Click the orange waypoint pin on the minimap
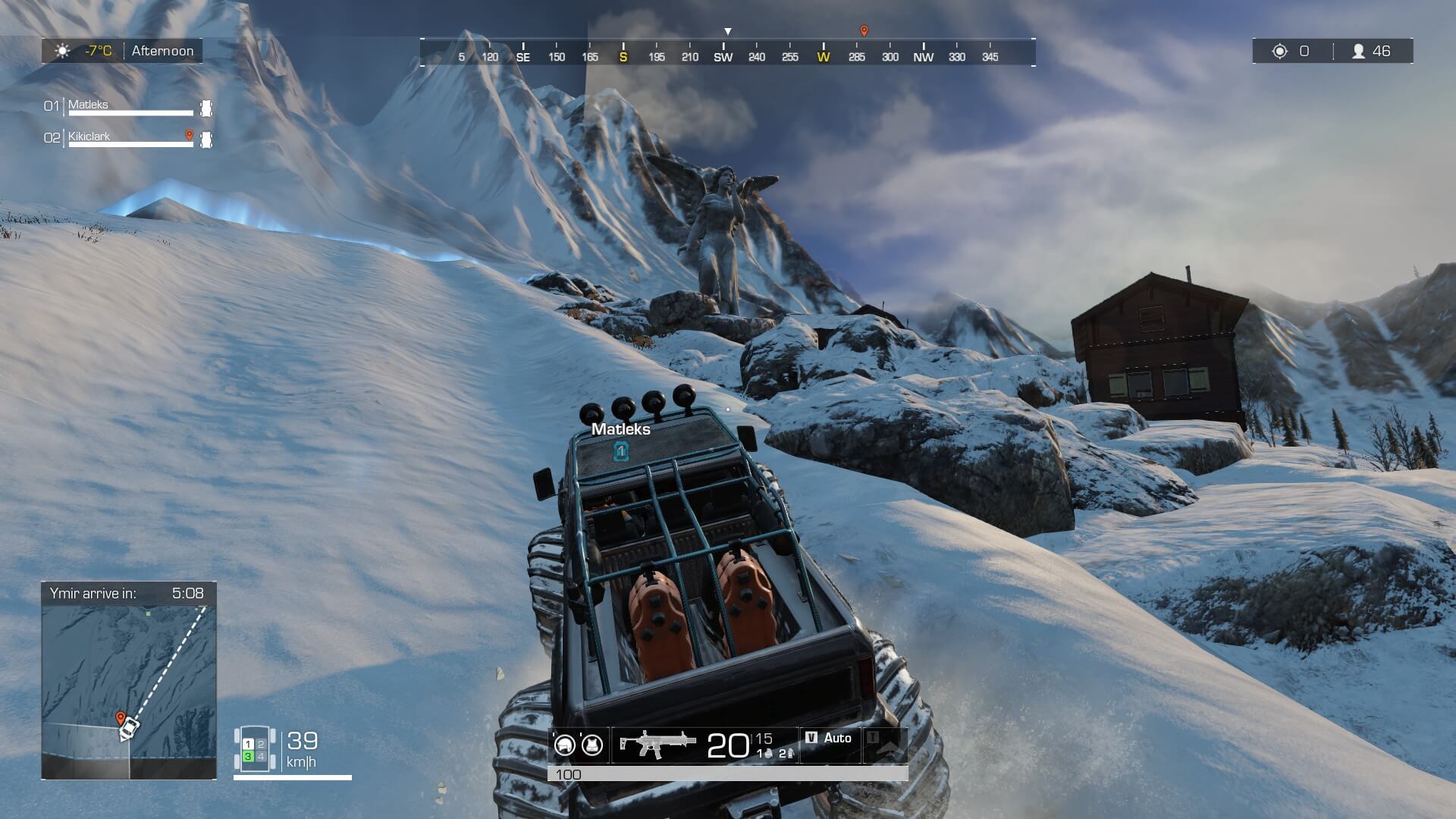The height and width of the screenshot is (819, 1456). 120,717
